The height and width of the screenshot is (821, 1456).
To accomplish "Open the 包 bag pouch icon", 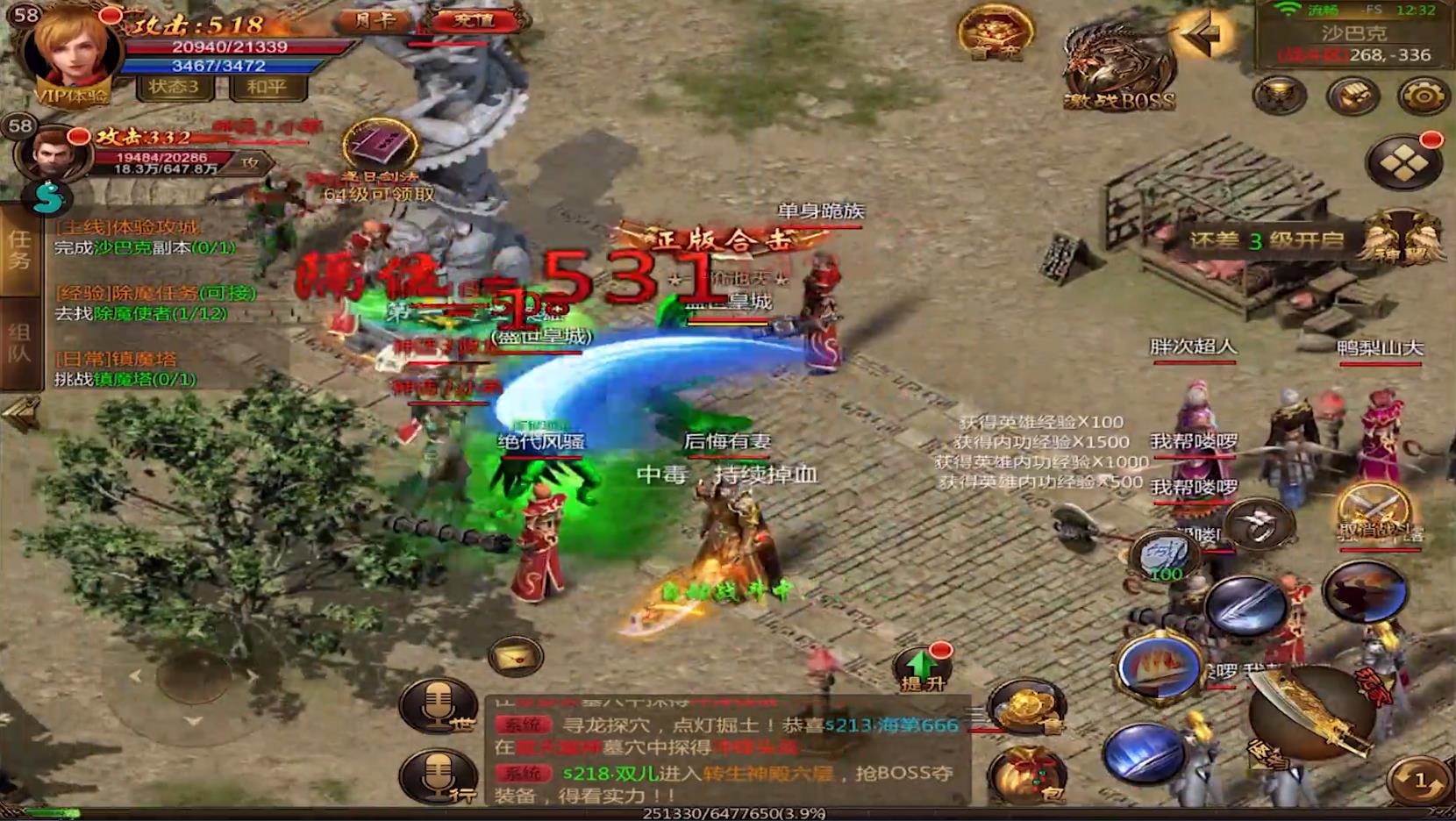I will click(1028, 776).
